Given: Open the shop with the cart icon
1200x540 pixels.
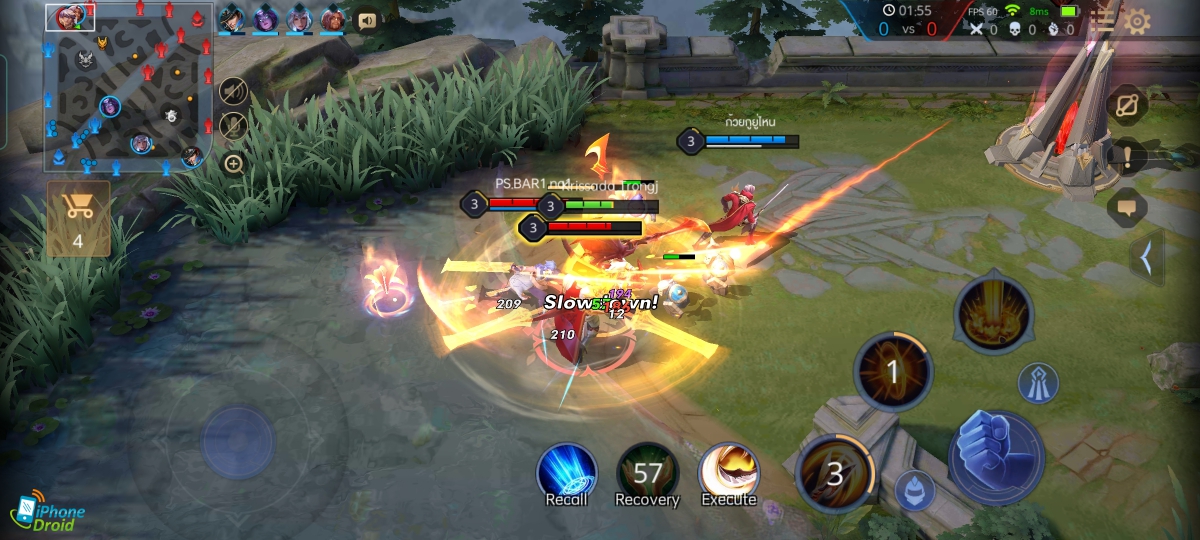Looking at the screenshot, I should (x=78, y=218).
